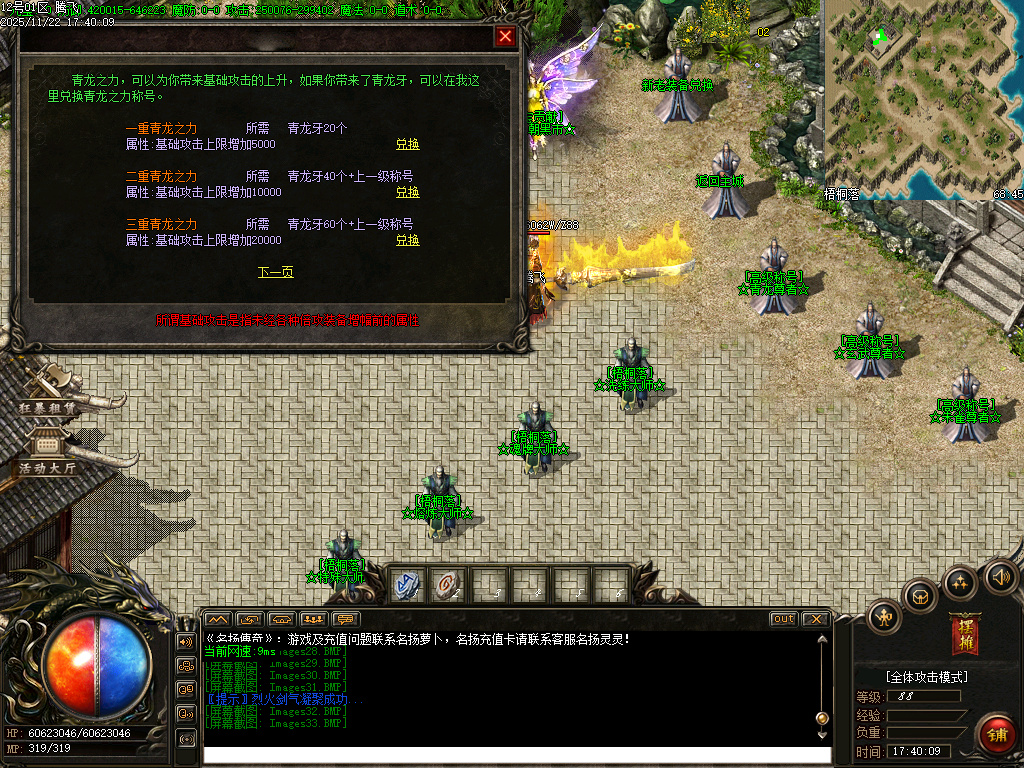Click the [全体攻击模式] attack mode label
This screenshot has width=1024, height=768.
tap(926, 677)
